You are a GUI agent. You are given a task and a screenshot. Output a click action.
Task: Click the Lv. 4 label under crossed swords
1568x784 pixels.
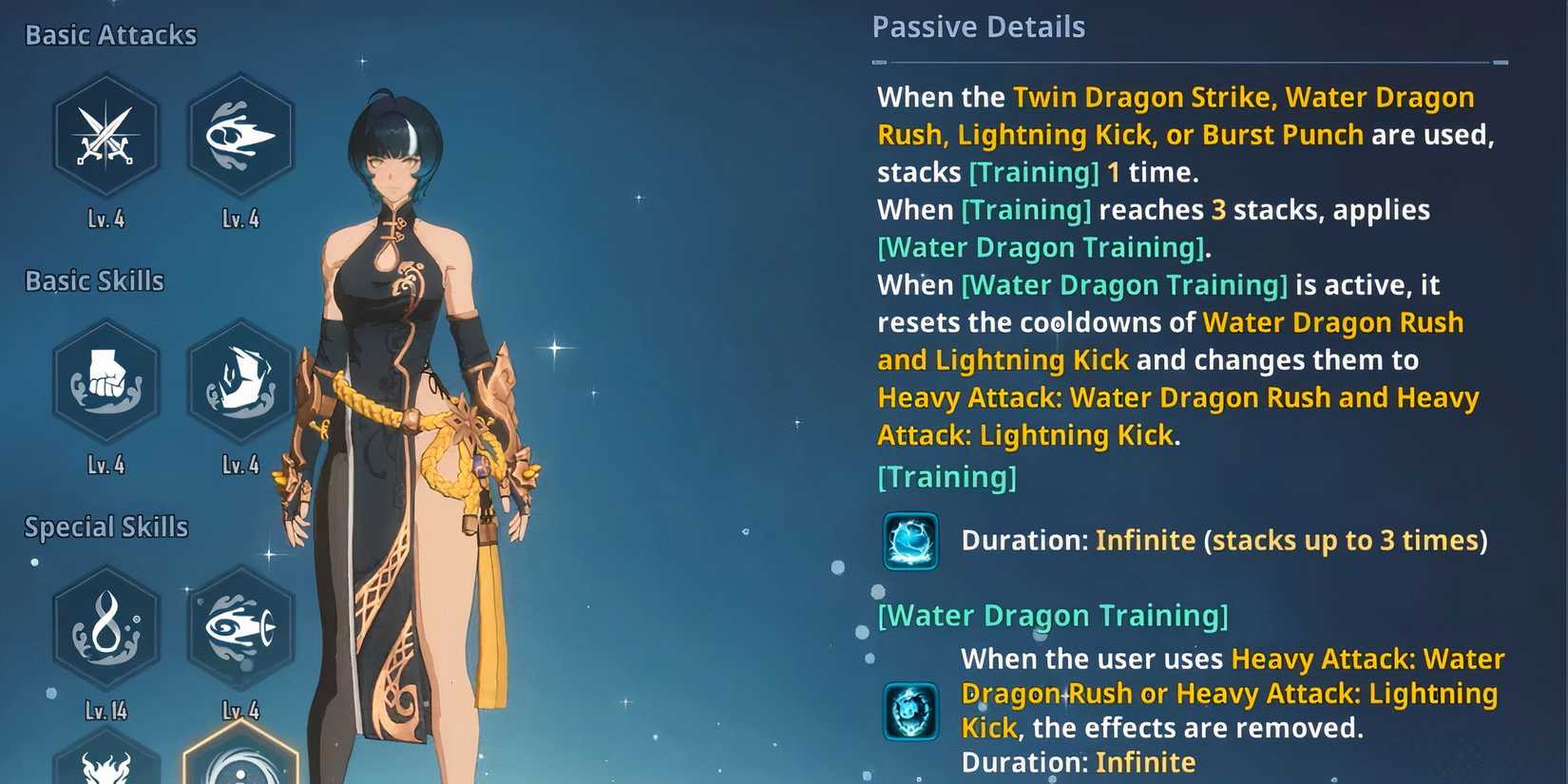point(106,218)
